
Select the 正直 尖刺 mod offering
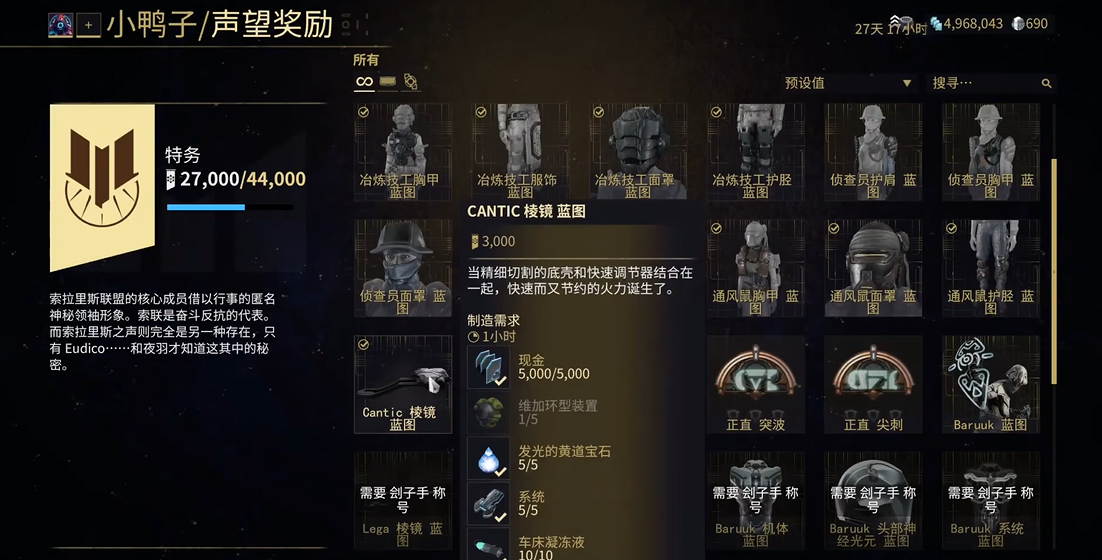coord(872,384)
